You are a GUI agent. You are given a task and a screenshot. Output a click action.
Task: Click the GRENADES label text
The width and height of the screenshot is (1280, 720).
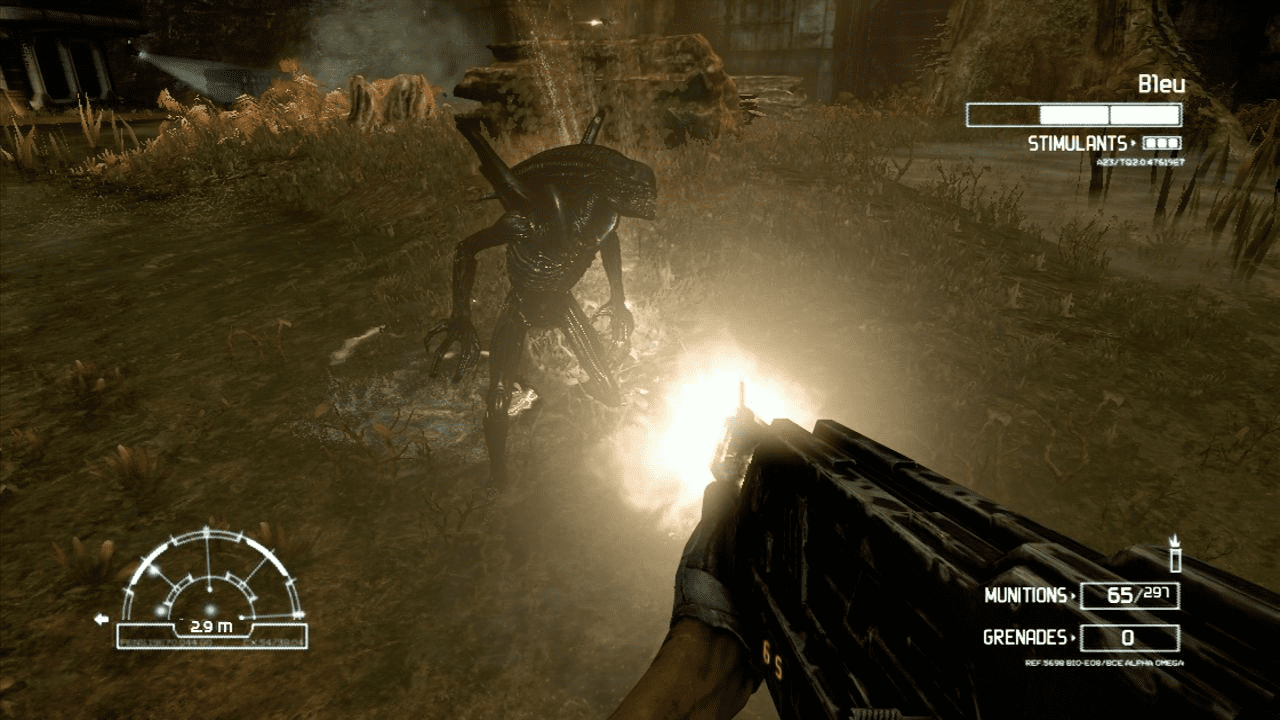tap(1025, 637)
